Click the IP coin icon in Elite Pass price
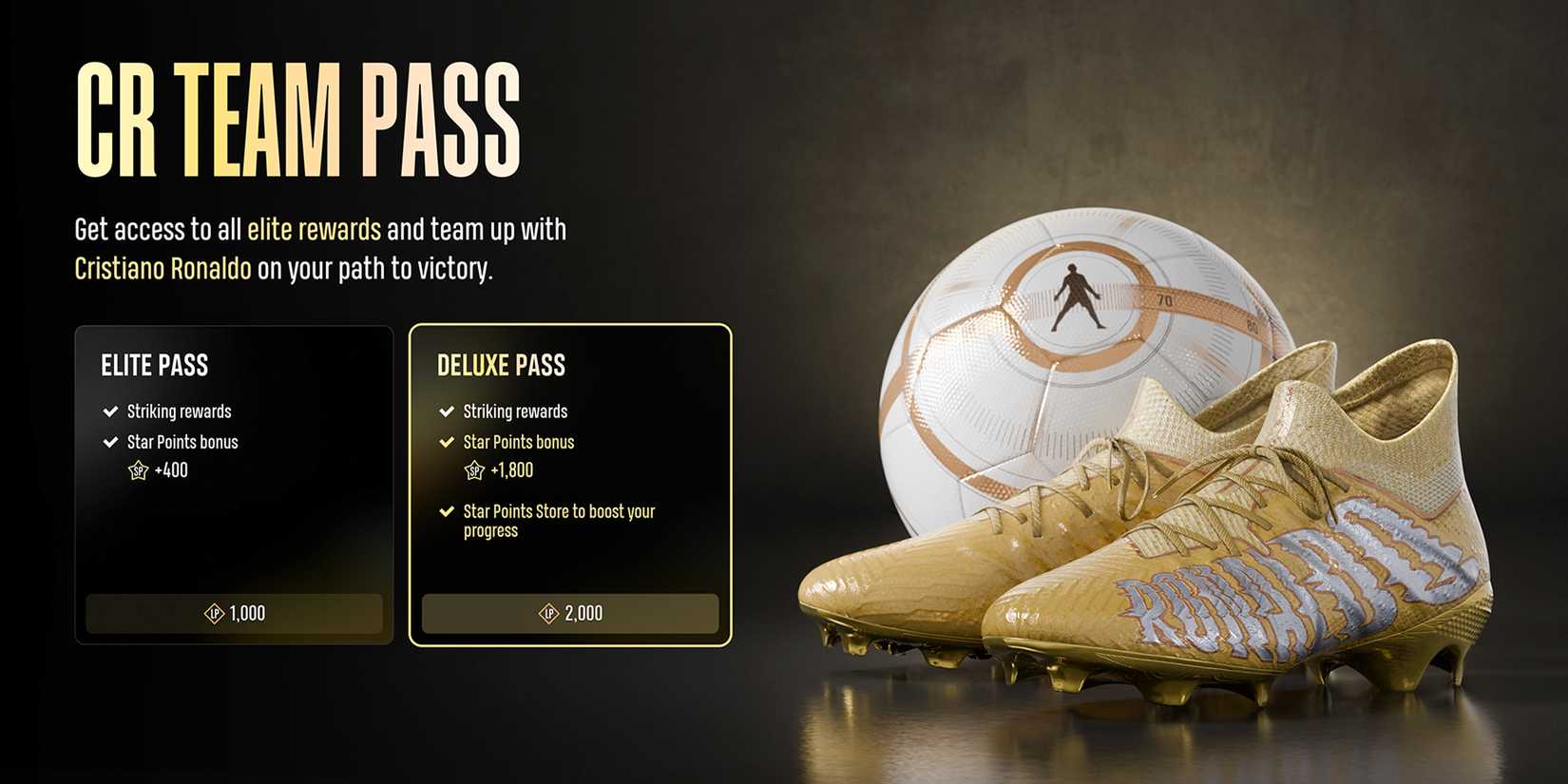1568x784 pixels. pos(217,613)
